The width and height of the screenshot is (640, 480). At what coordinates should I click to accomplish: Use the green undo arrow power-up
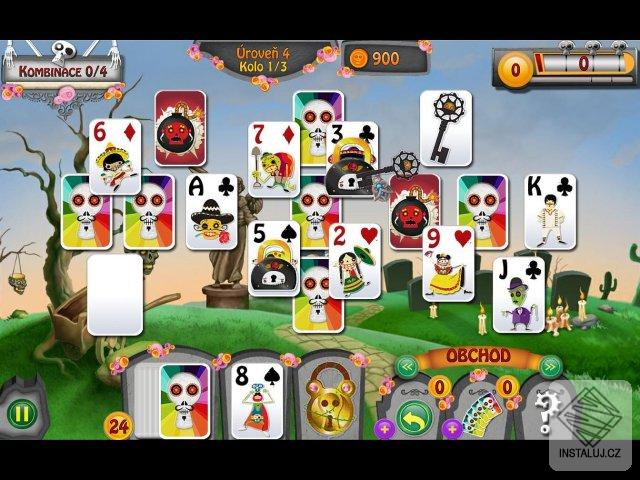413,417
